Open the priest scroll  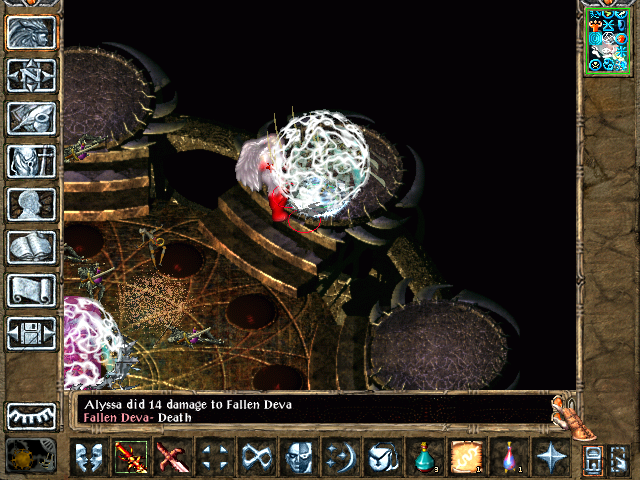tap(31, 290)
